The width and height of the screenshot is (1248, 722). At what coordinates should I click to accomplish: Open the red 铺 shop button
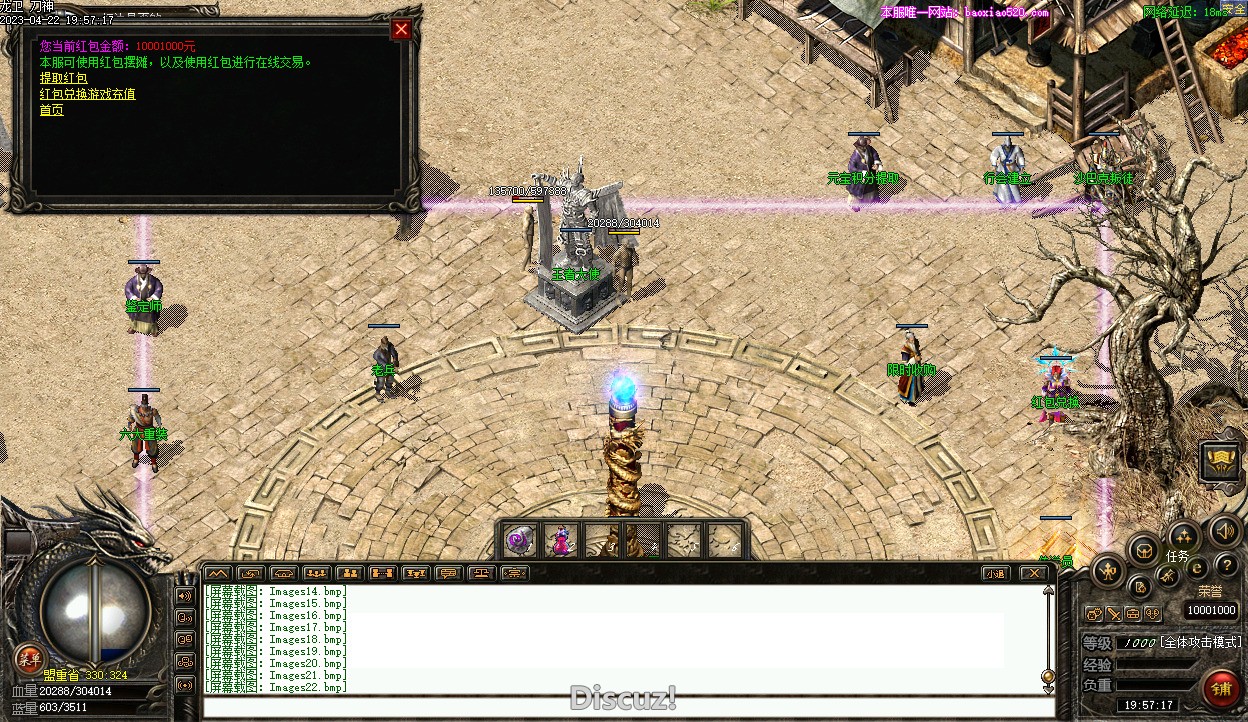pos(1221,689)
